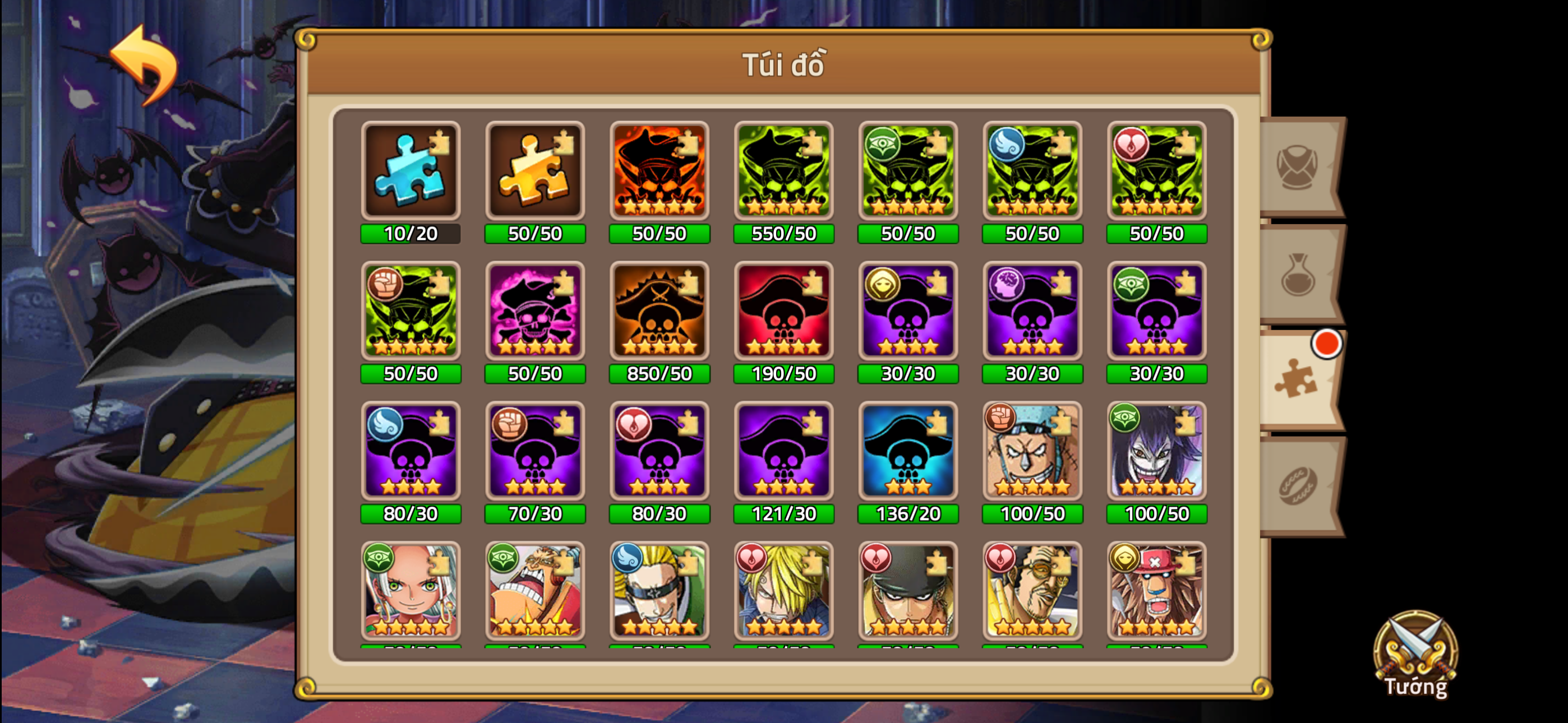Tap the 850/50 progress bar label

point(659,374)
